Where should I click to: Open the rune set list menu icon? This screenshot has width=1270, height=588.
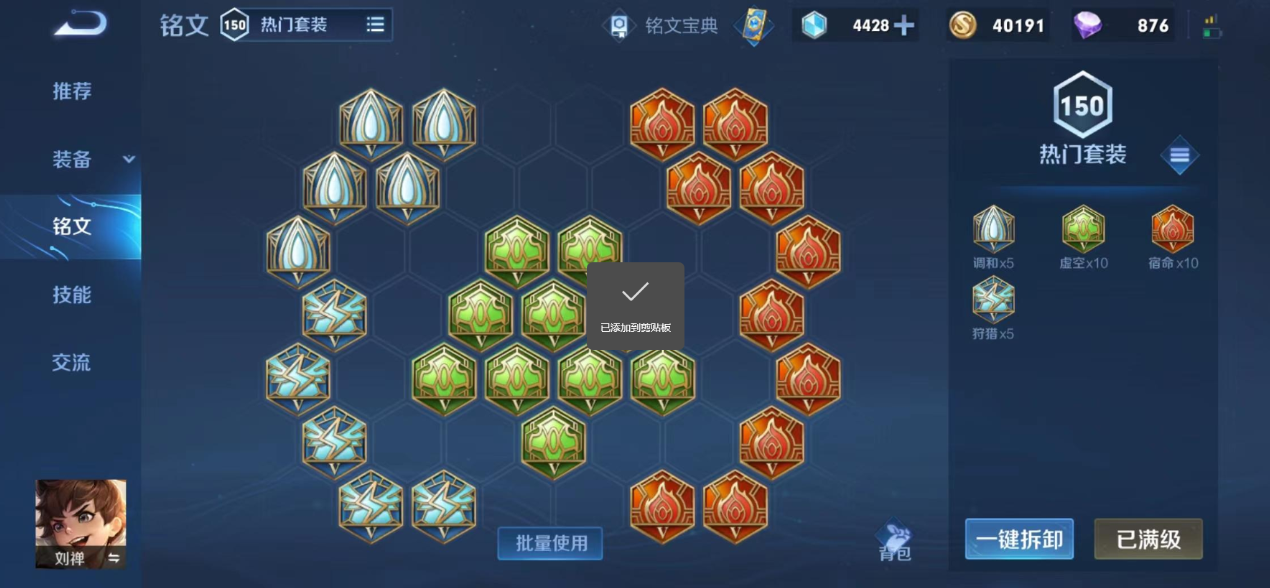point(1179,155)
